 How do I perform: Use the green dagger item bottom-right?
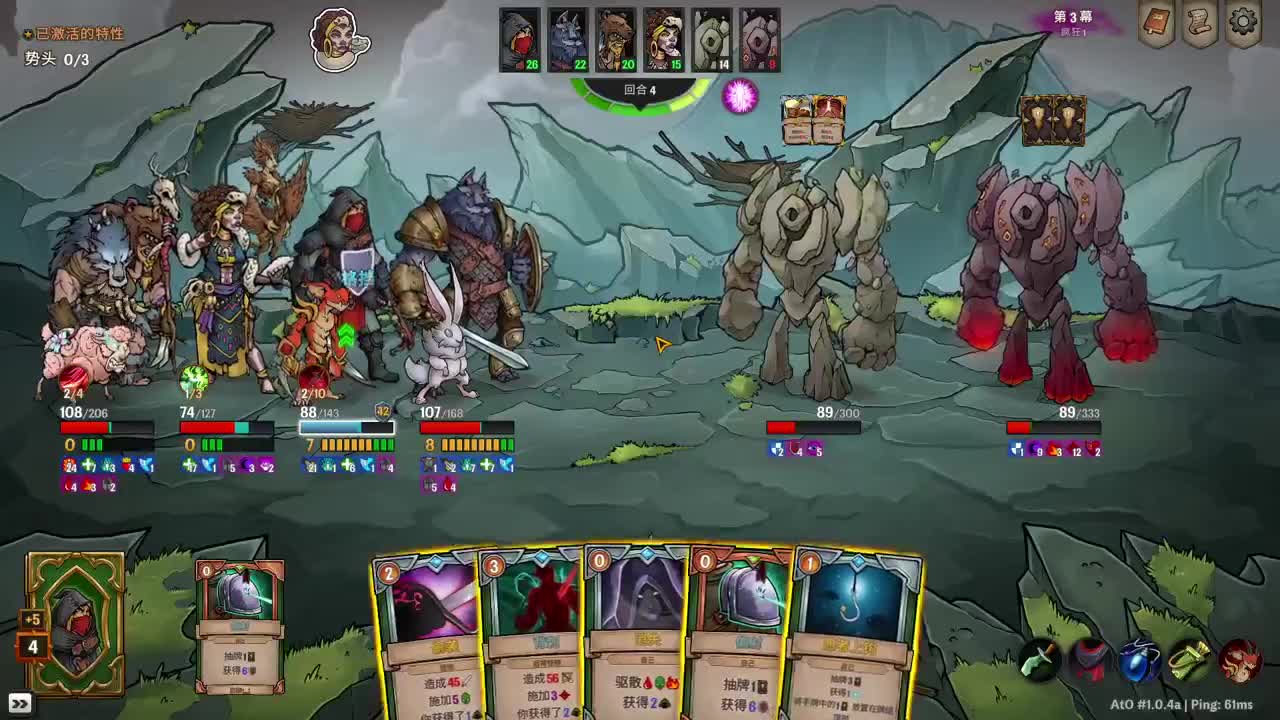click(1037, 660)
